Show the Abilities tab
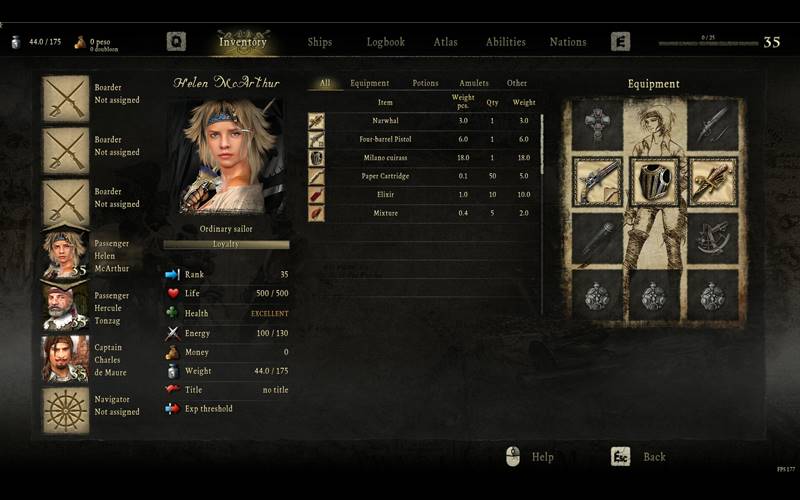Screen dimensions: 800x500 [505, 42]
